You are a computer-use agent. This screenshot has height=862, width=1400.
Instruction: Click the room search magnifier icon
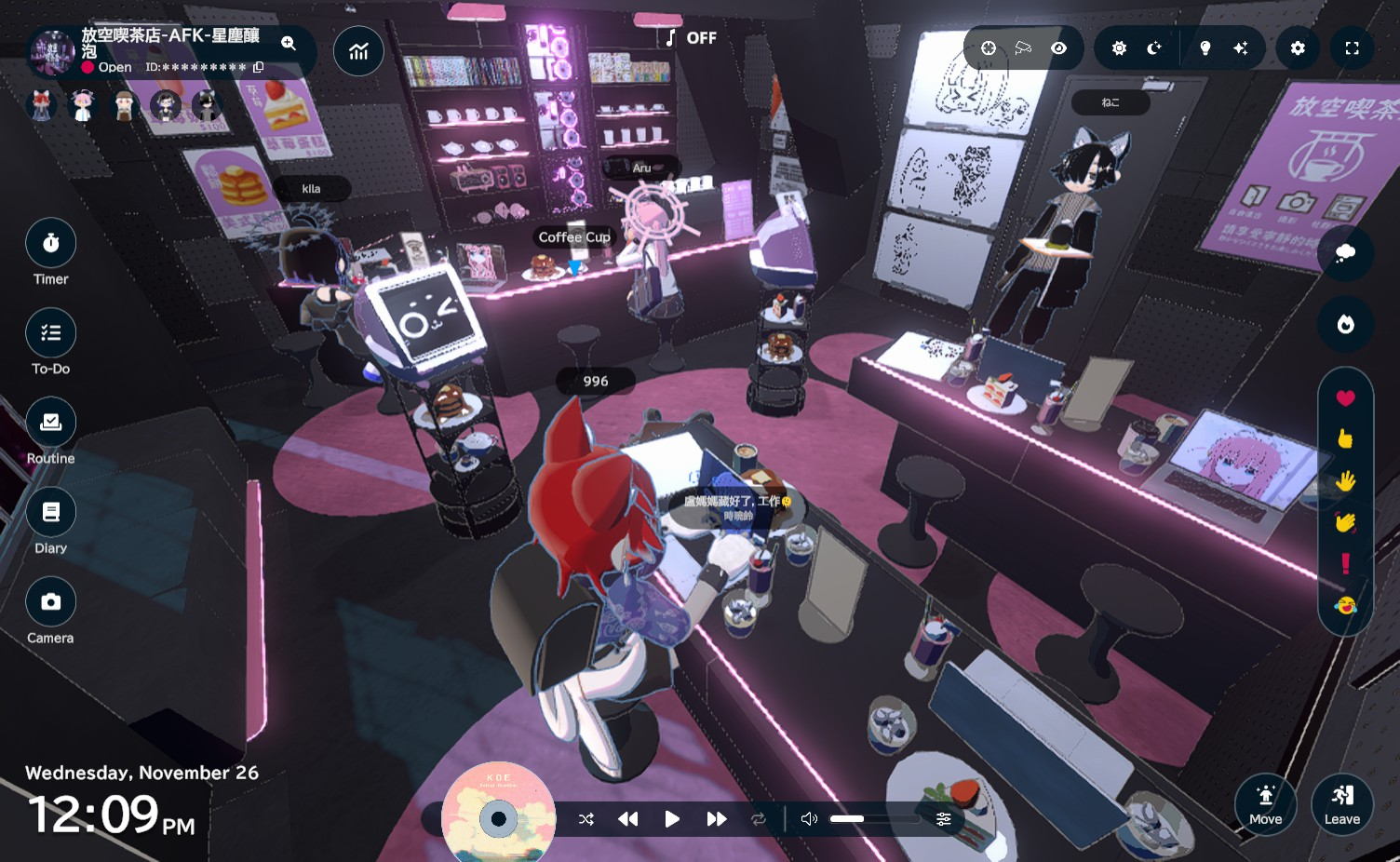(x=289, y=43)
